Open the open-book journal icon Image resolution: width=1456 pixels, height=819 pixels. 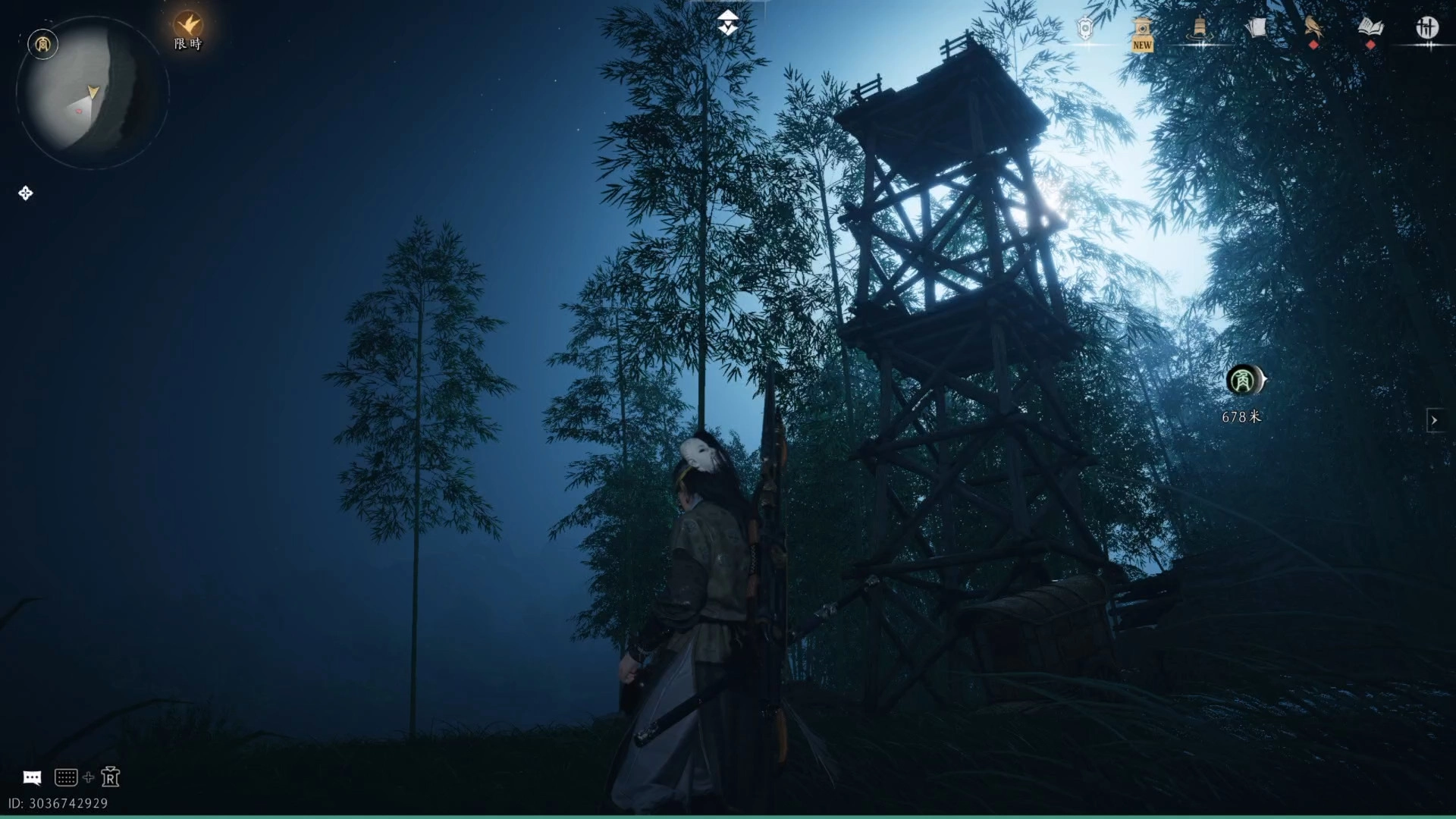[1370, 29]
